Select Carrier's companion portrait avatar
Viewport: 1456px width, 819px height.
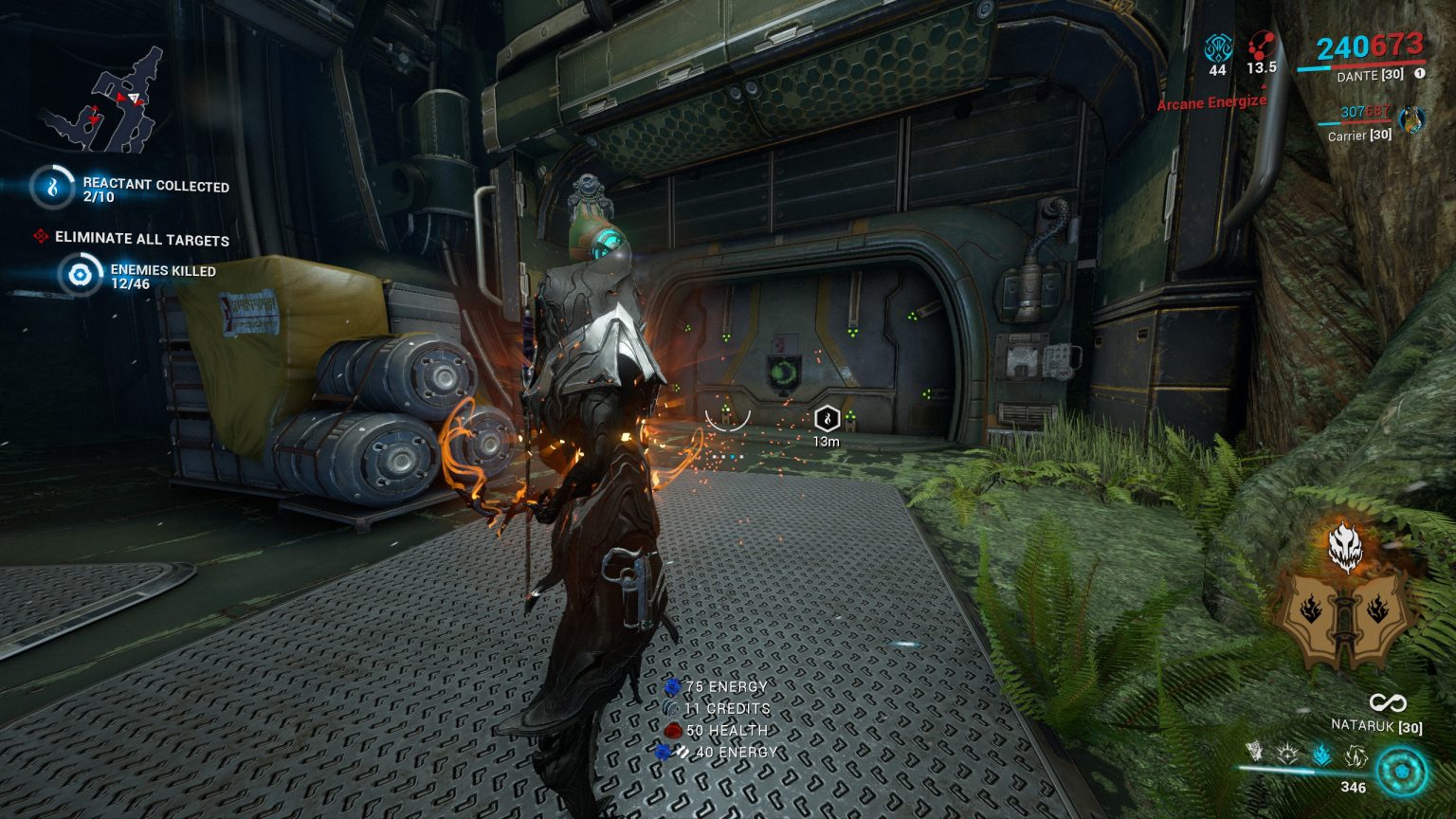click(1411, 120)
